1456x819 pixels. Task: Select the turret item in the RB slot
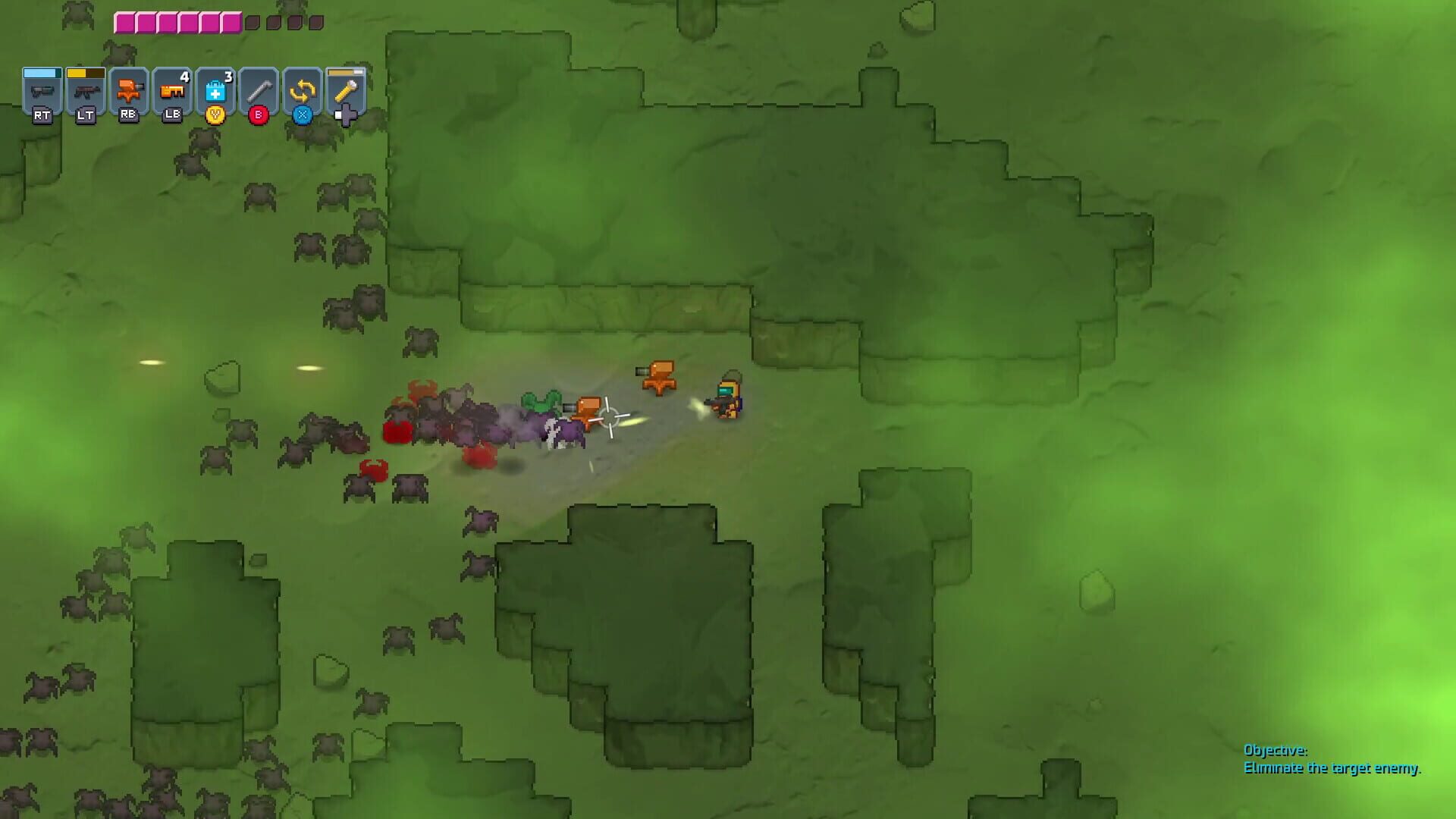pyautogui.click(x=128, y=89)
